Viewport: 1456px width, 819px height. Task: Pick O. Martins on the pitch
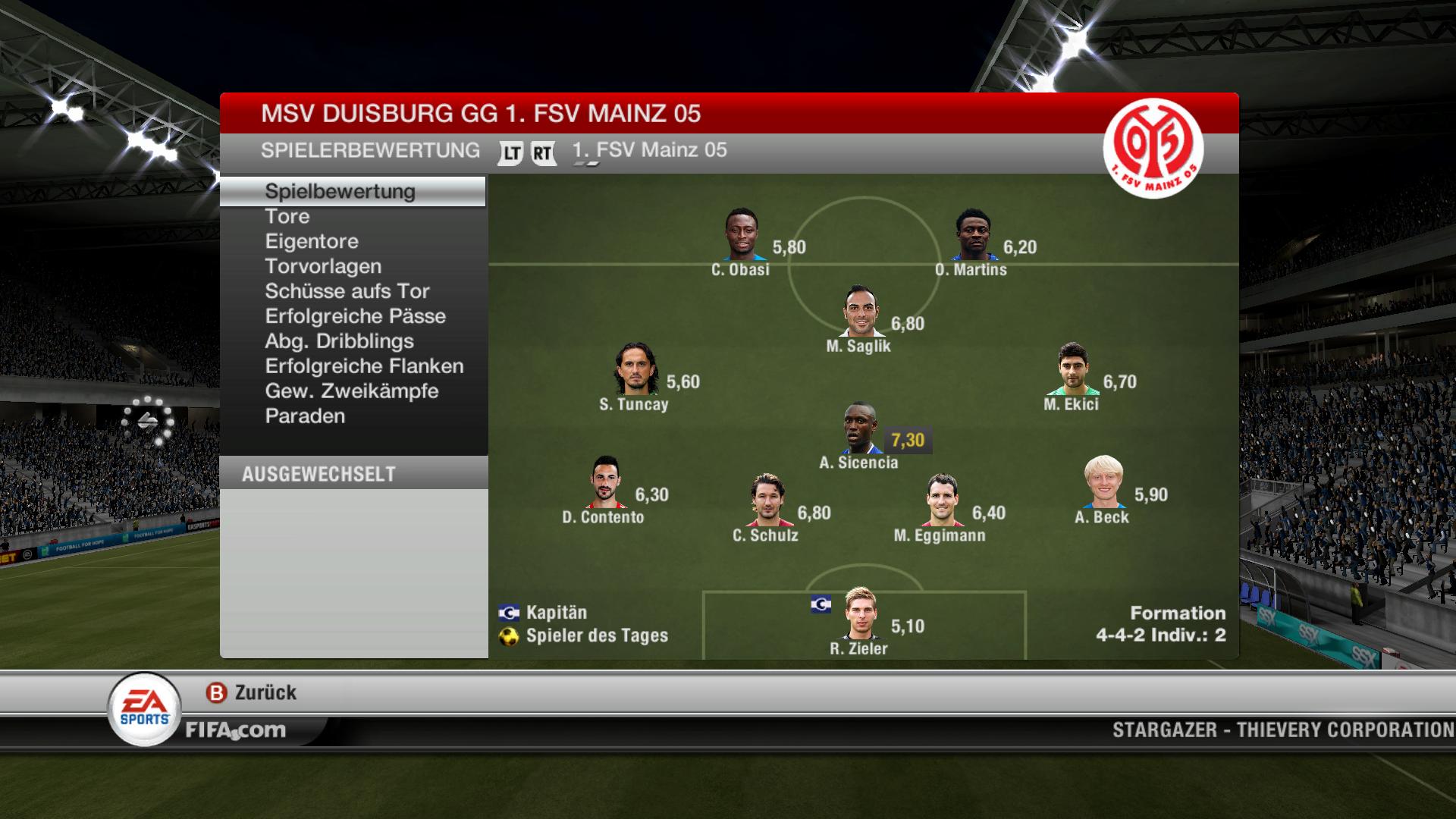coord(973,236)
